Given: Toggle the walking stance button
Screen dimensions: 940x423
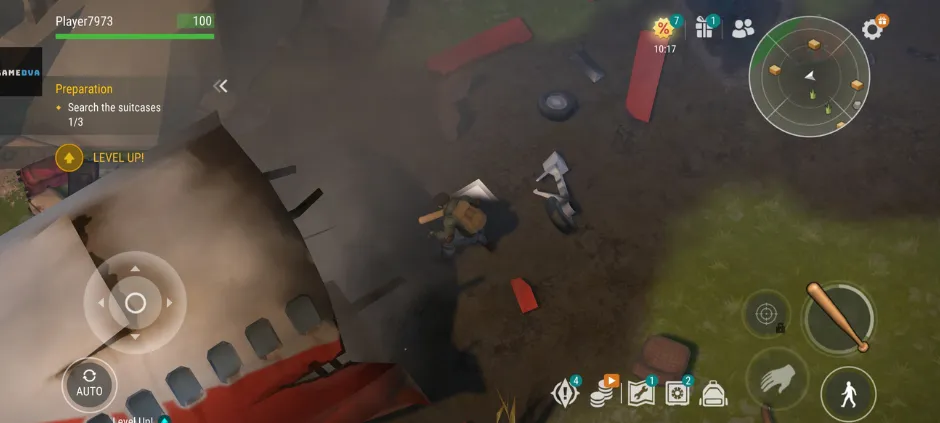Looking at the screenshot, I should (848, 394).
